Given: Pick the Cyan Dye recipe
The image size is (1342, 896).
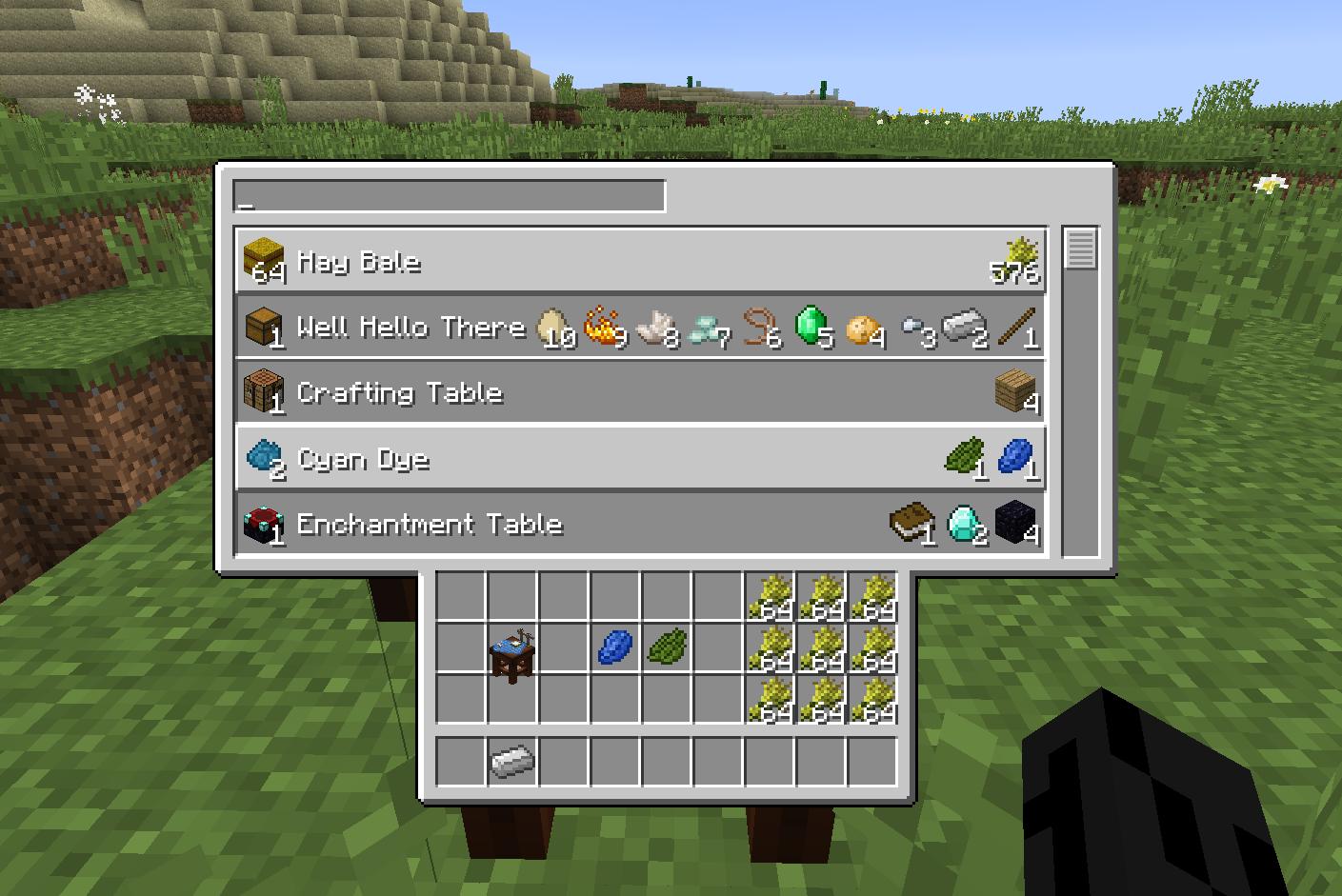Looking at the screenshot, I should [640, 458].
